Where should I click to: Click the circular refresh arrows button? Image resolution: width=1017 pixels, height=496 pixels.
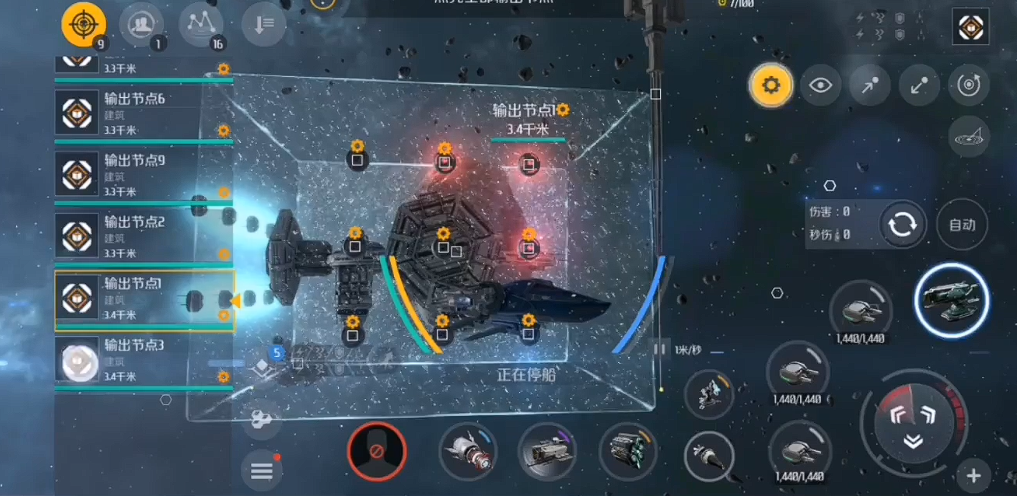(x=902, y=224)
